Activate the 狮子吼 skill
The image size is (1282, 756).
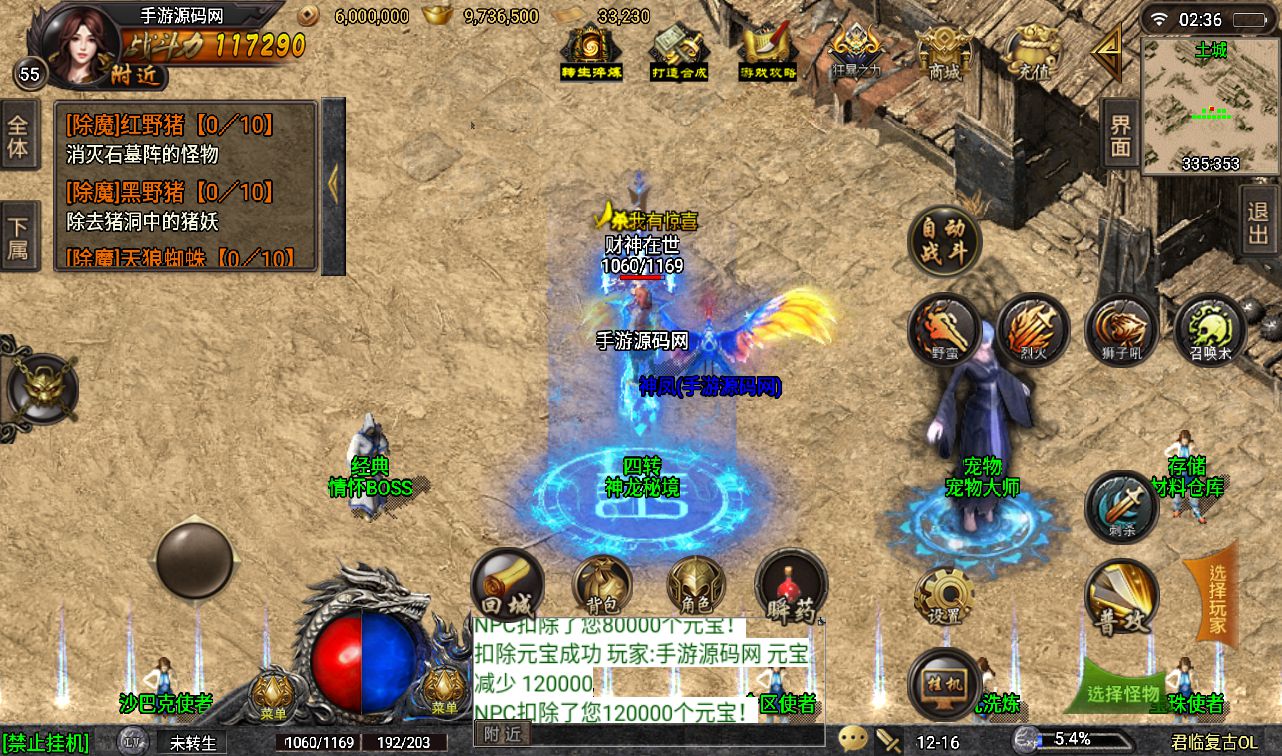[1121, 328]
